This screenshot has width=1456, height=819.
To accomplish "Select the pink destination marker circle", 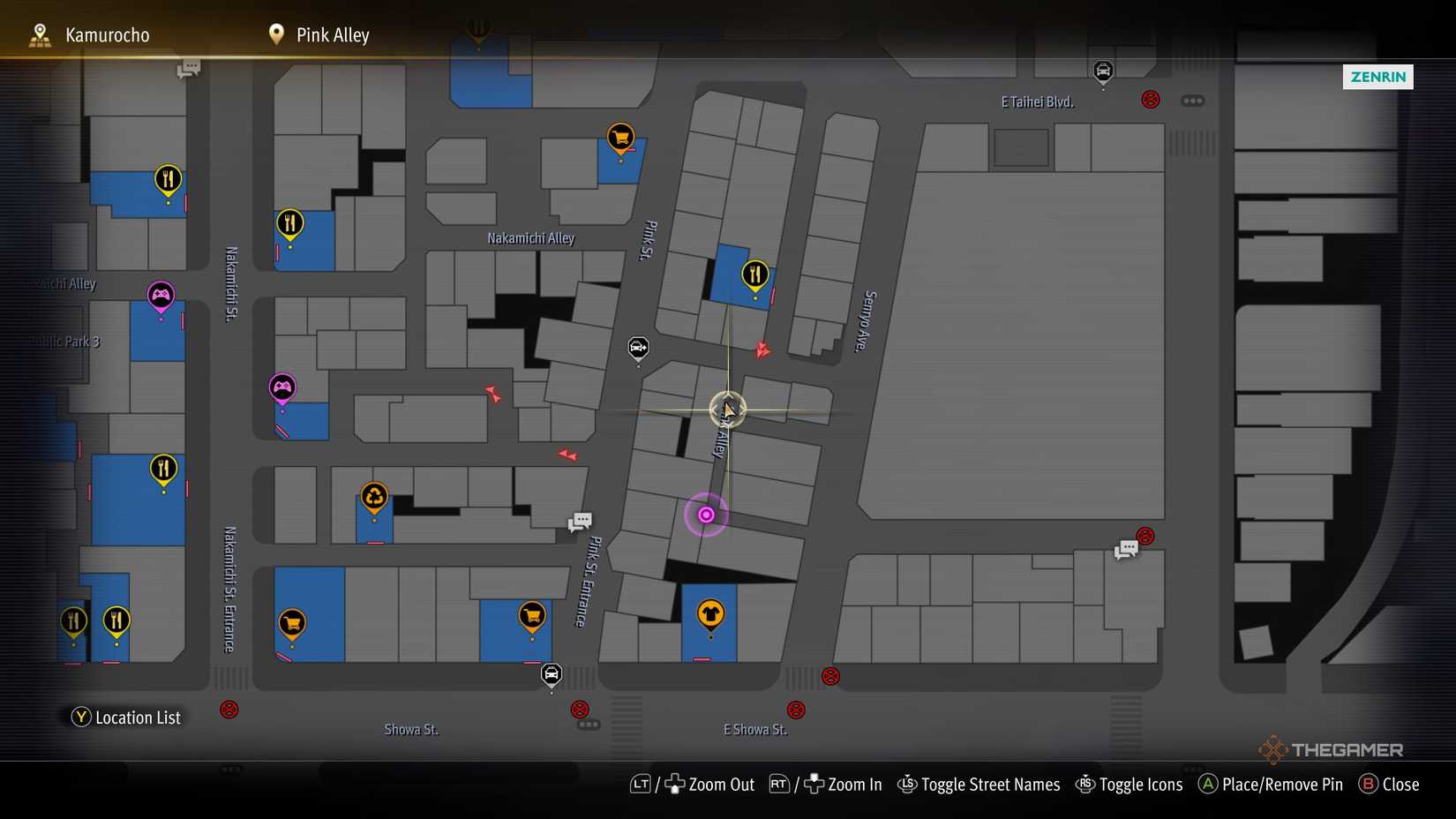I will click(x=705, y=515).
